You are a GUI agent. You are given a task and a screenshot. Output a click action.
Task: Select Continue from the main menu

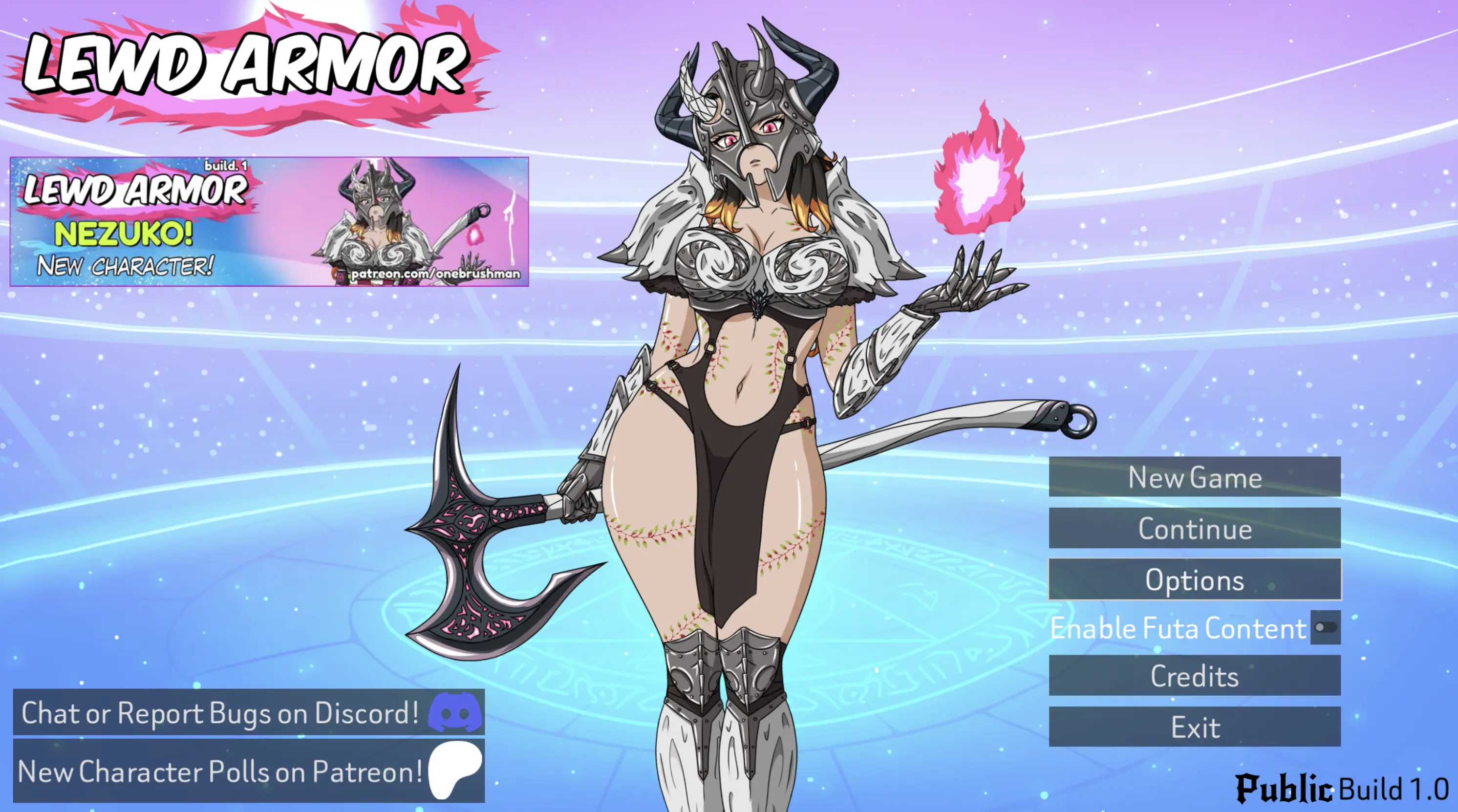1194,528
